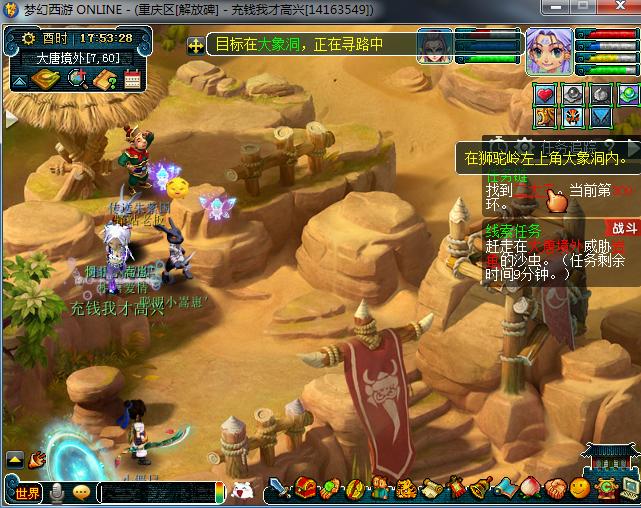641x508 pixels.
Task: Click the peach icon in bottom toolbar
Action: tap(531, 489)
